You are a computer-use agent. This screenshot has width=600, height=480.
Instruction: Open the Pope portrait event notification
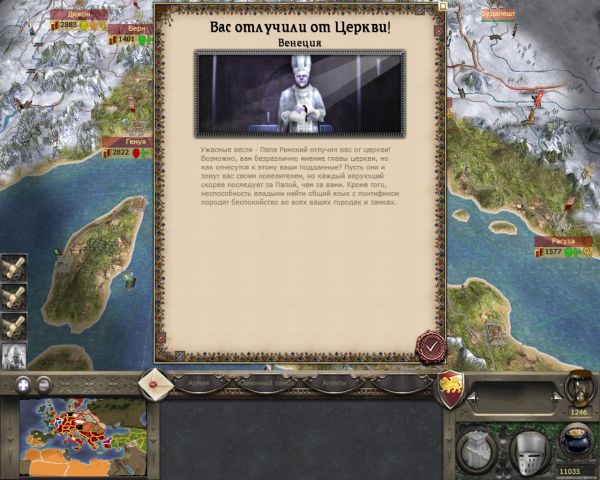coord(14,354)
